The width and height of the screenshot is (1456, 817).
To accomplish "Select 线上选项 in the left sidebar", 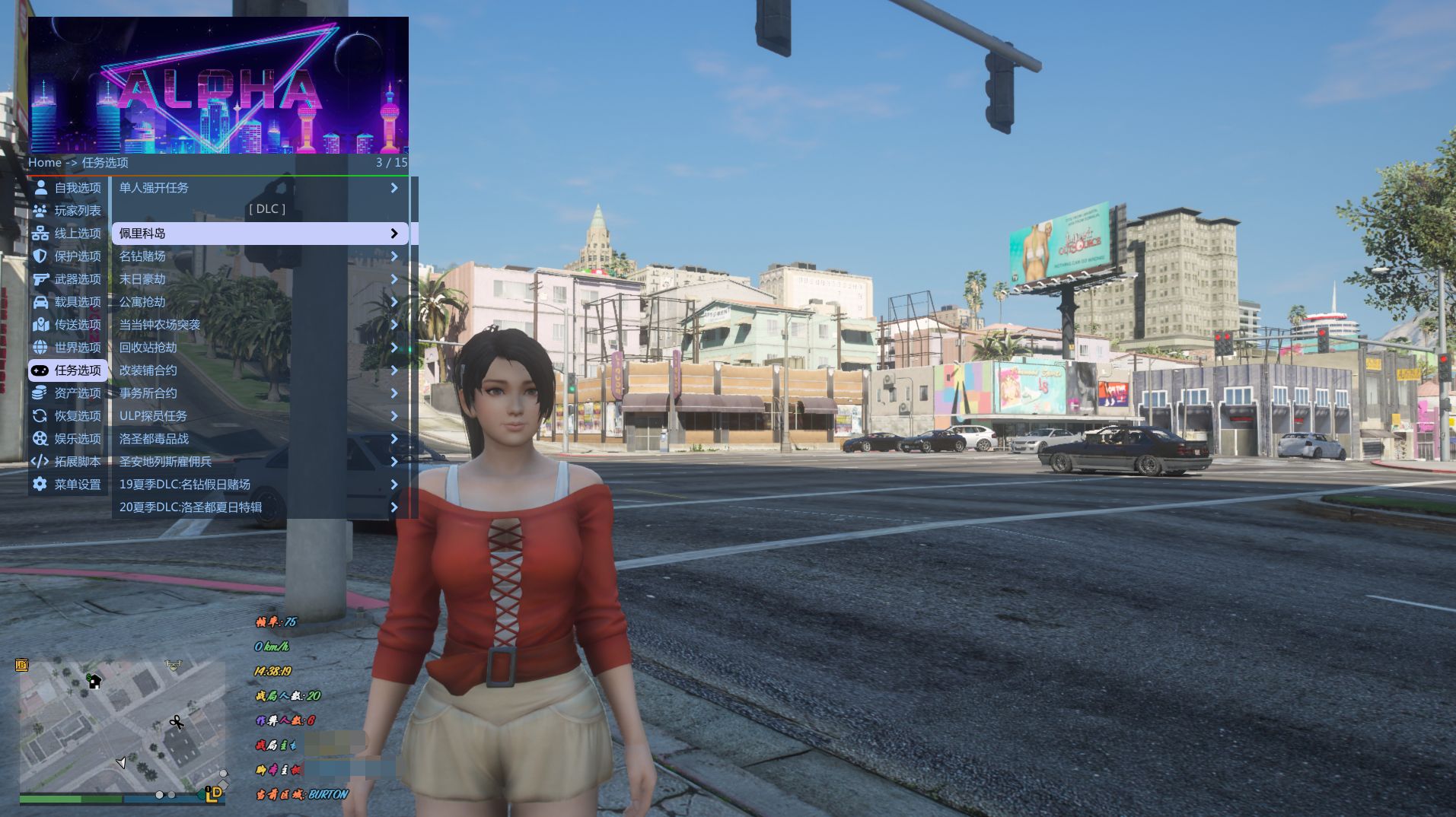I will (x=68, y=234).
